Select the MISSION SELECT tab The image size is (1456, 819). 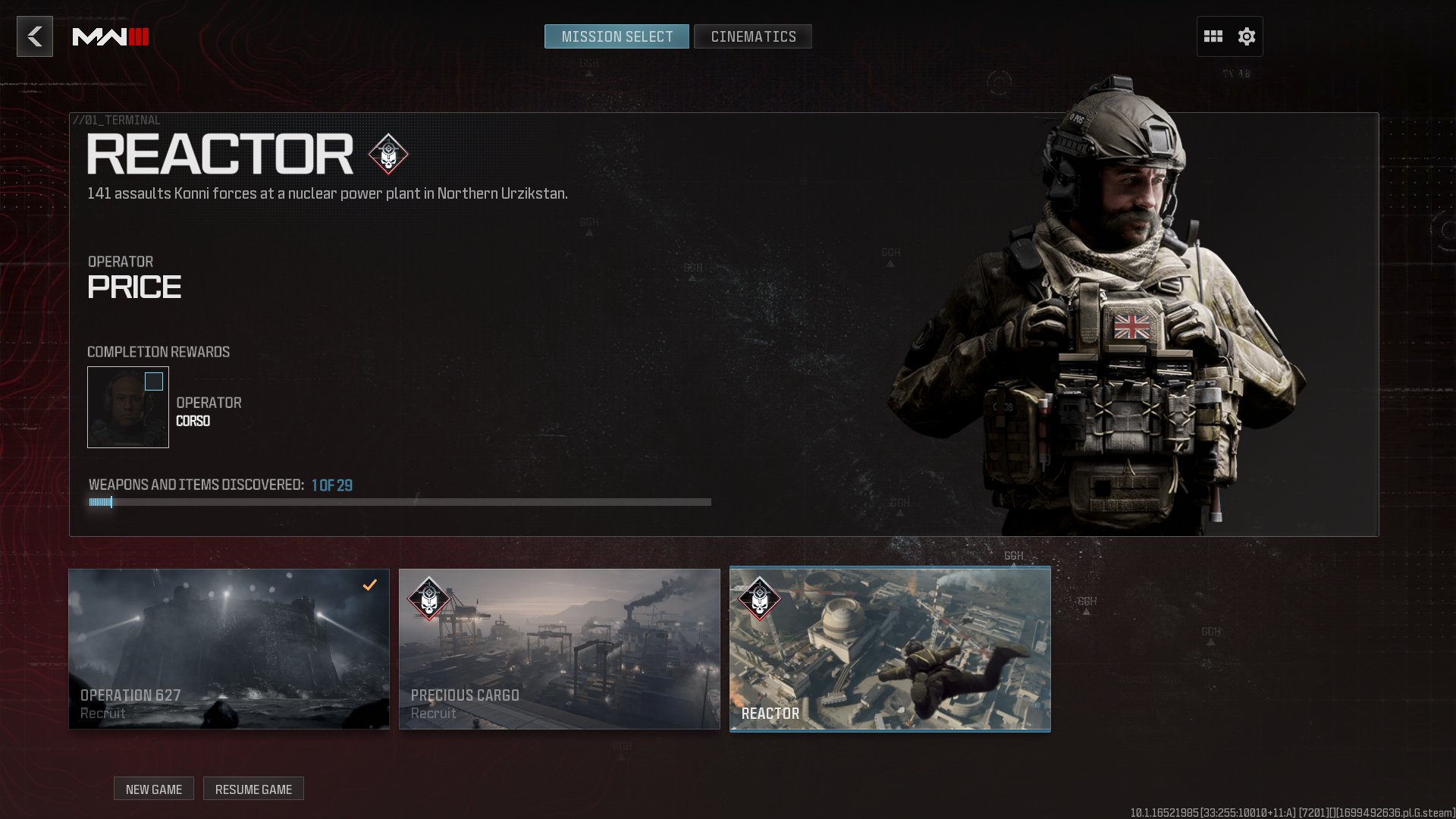[617, 36]
